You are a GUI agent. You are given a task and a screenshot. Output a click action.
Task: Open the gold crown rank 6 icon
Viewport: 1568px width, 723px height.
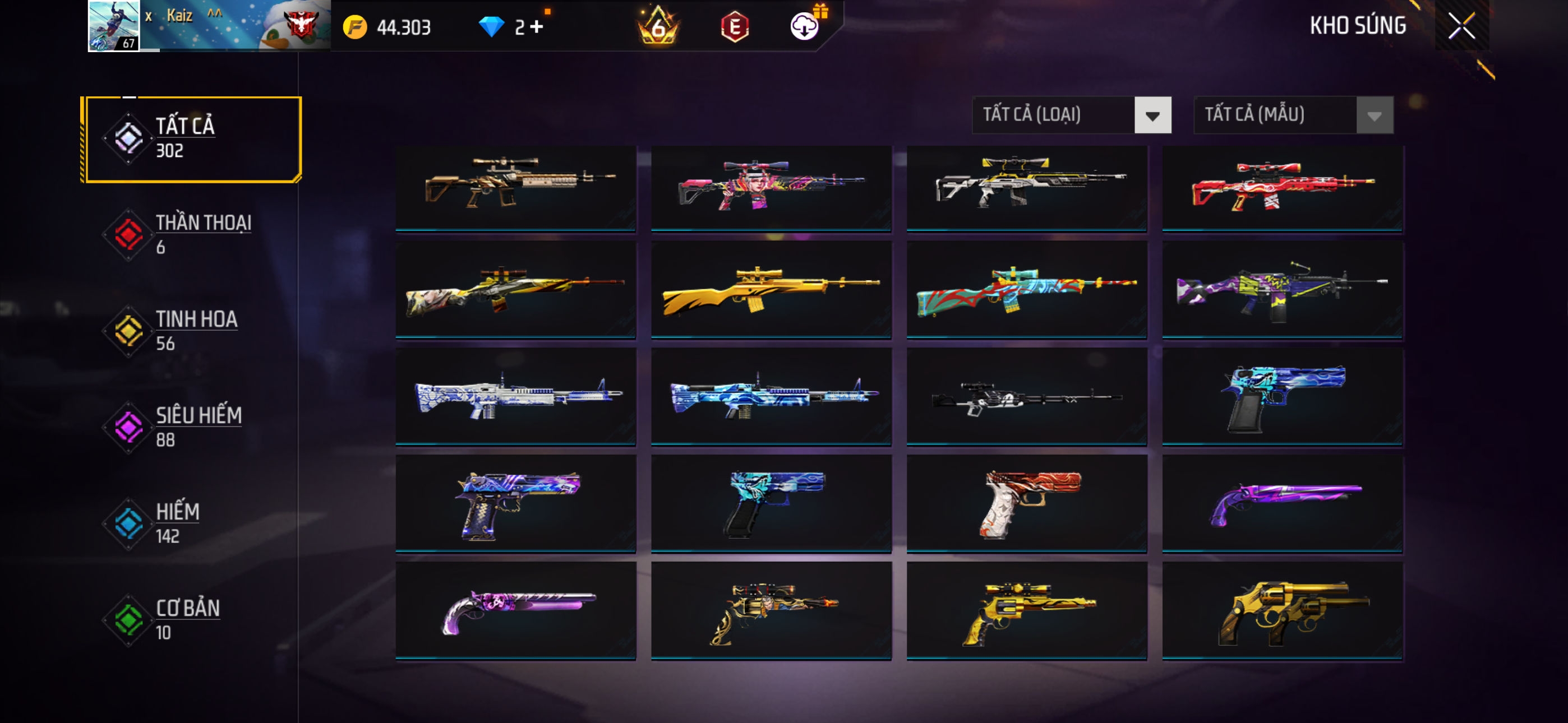[x=657, y=27]
